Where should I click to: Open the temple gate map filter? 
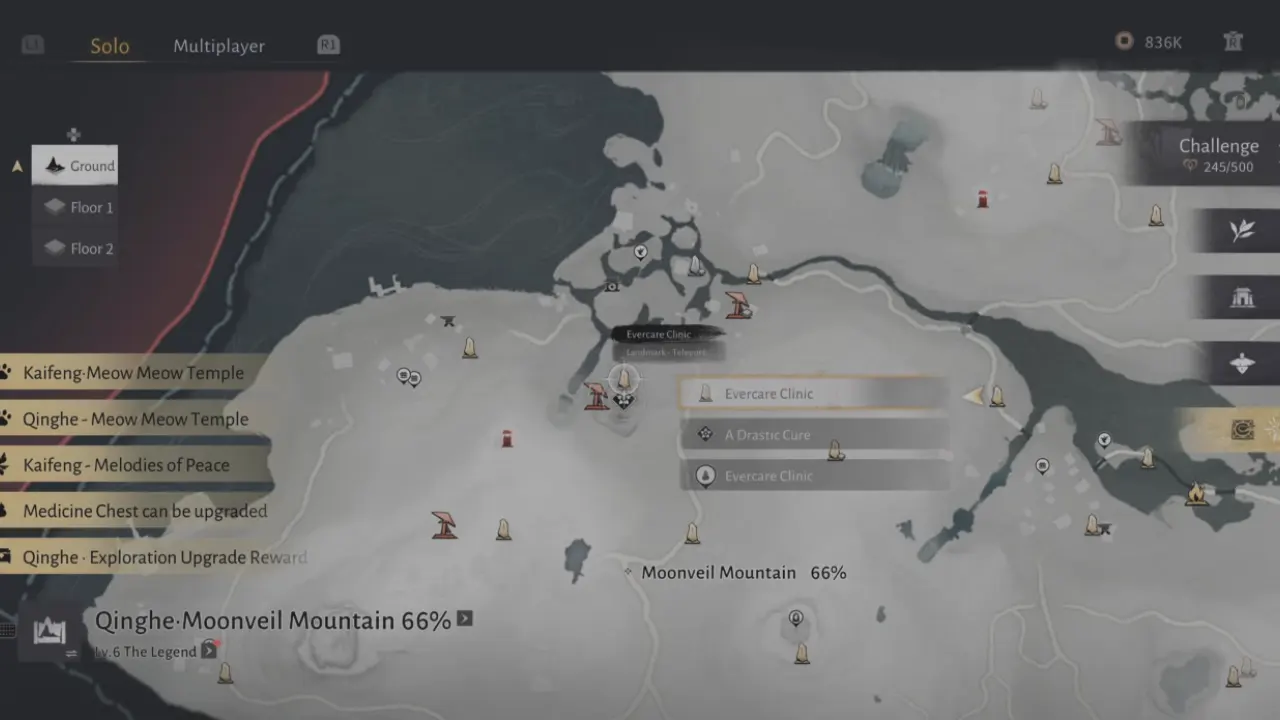coord(1242,297)
